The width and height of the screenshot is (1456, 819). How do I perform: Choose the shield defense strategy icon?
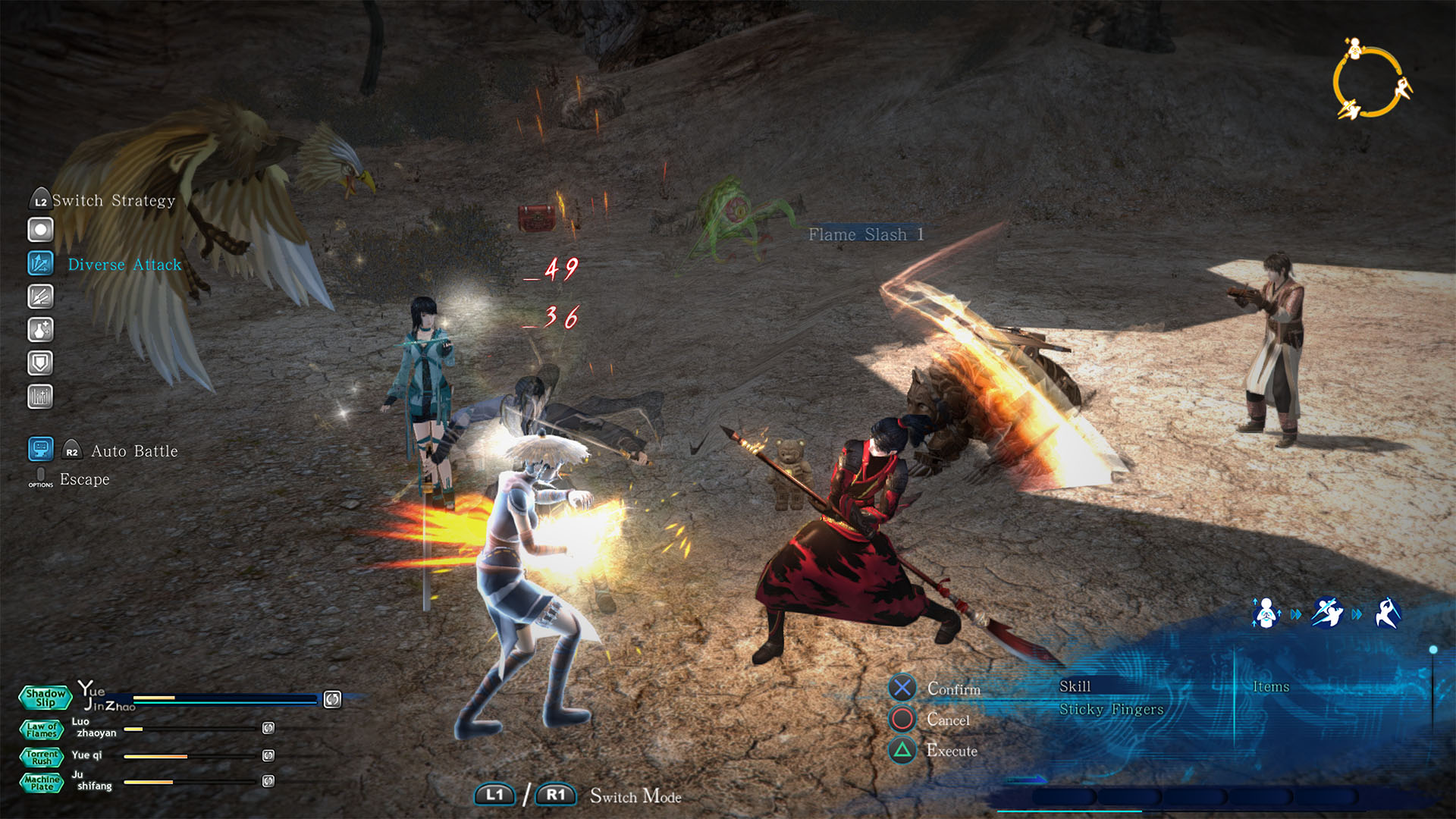click(40, 363)
